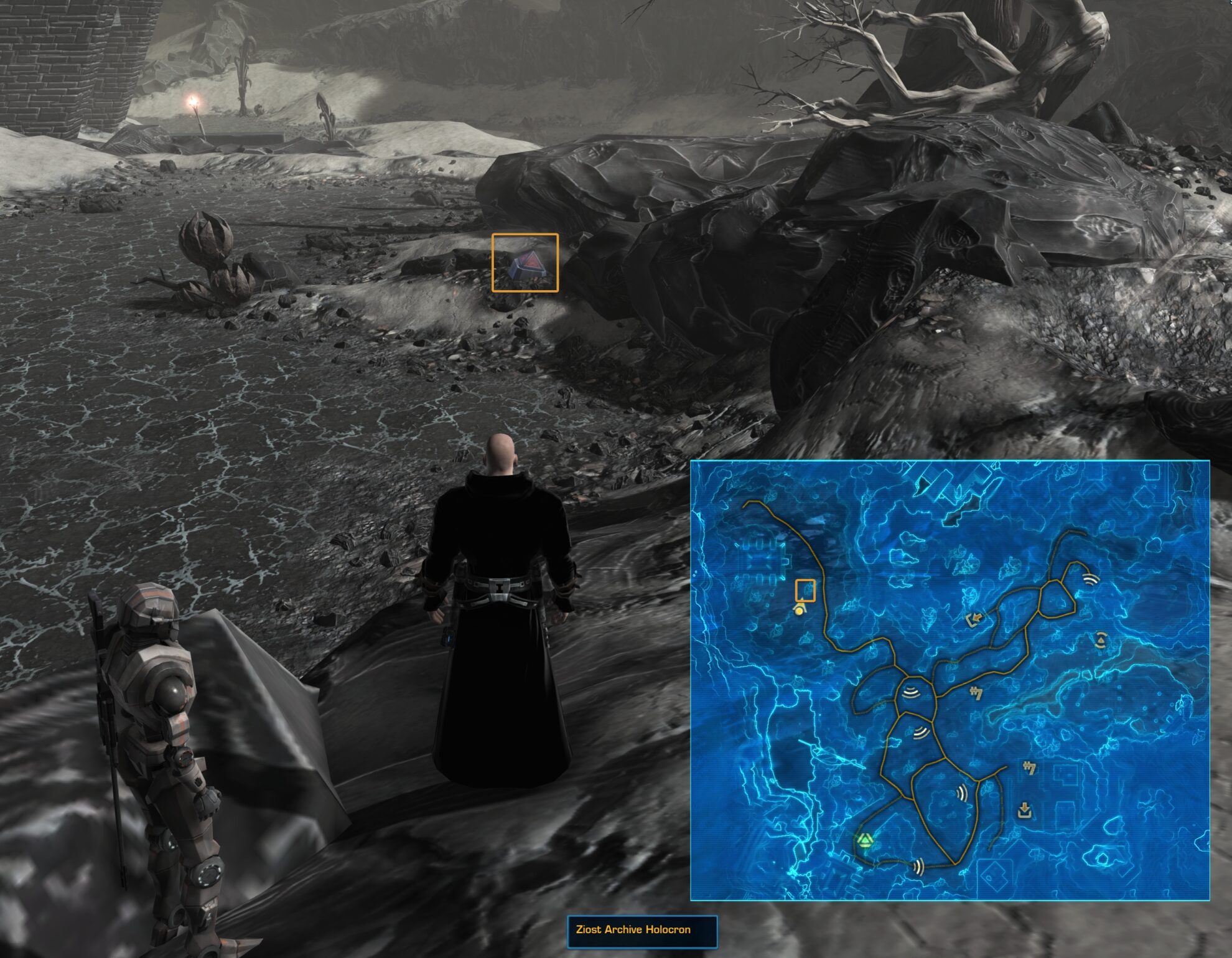Select the taxi exit arrow icon on the map
The width and height of the screenshot is (1232, 958).
click(974, 619)
